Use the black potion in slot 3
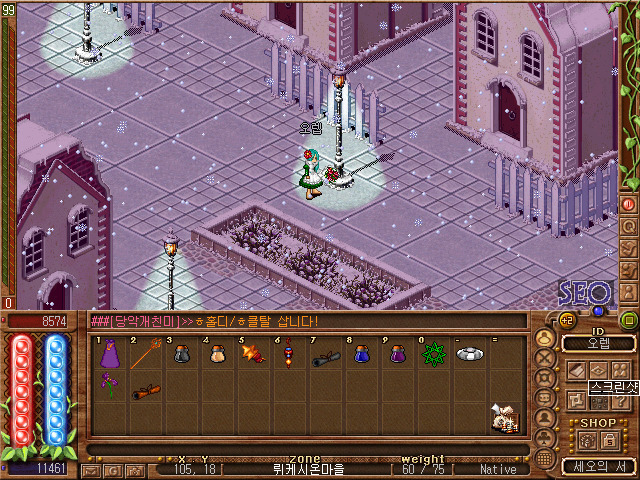The width and height of the screenshot is (640, 480). pyautogui.click(x=181, y=355)
